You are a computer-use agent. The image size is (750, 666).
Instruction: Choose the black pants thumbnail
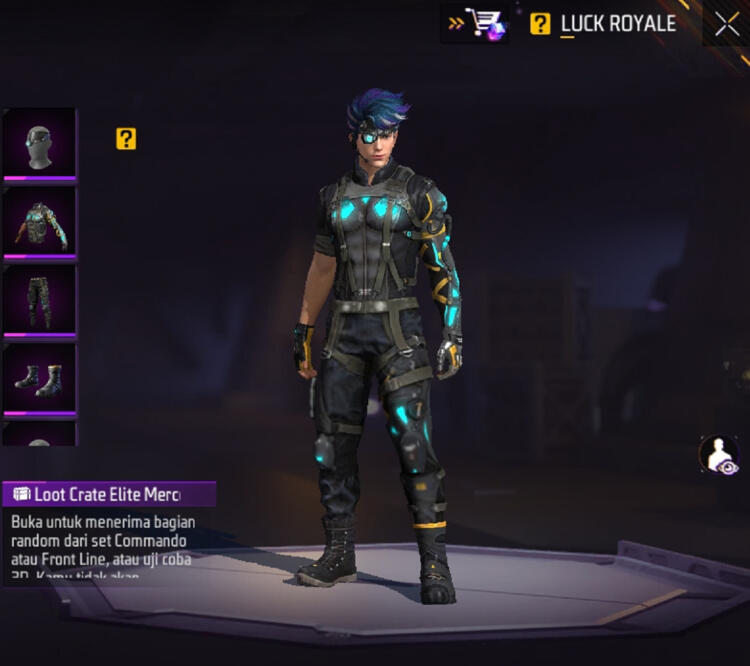[x=39, y=299]
